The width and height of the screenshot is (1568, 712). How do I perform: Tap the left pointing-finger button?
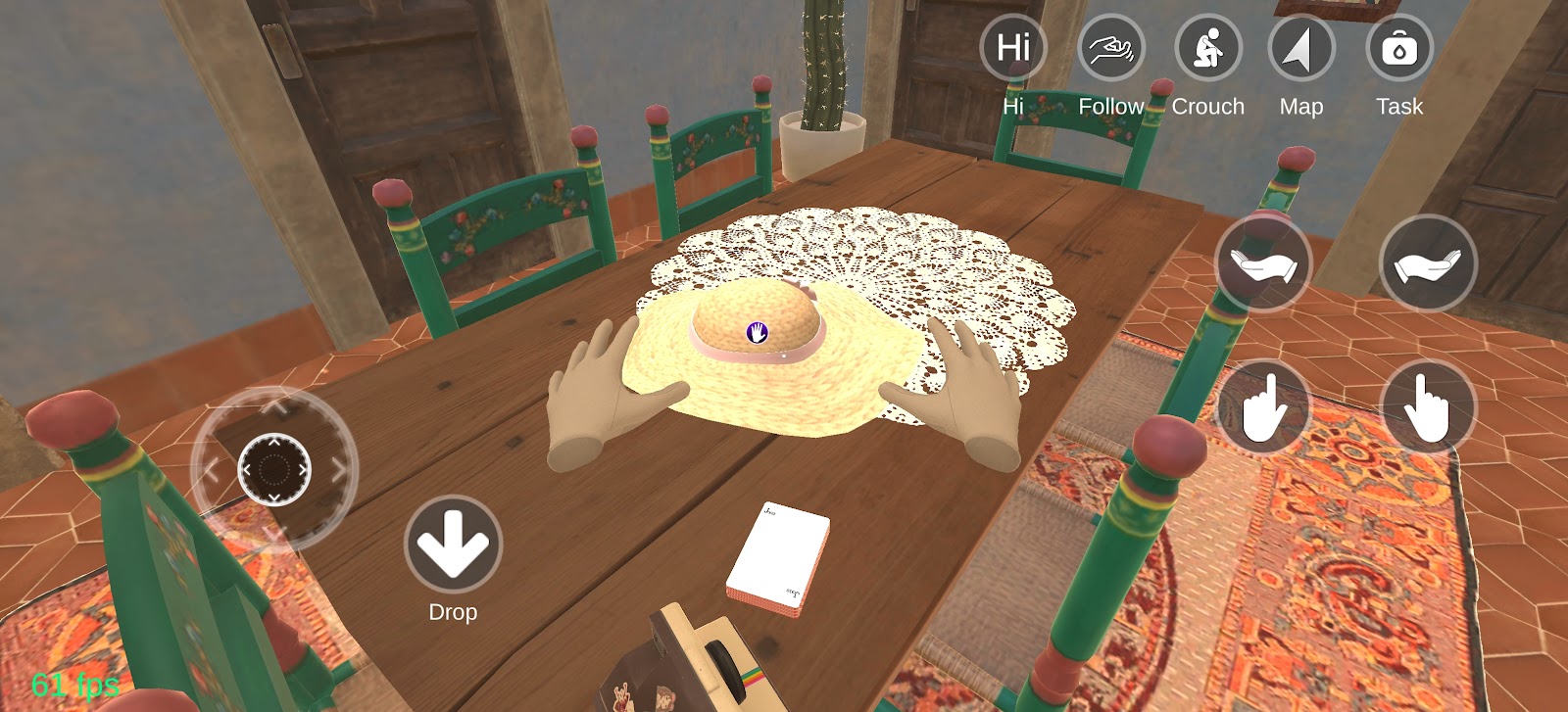coord(1262,407)
